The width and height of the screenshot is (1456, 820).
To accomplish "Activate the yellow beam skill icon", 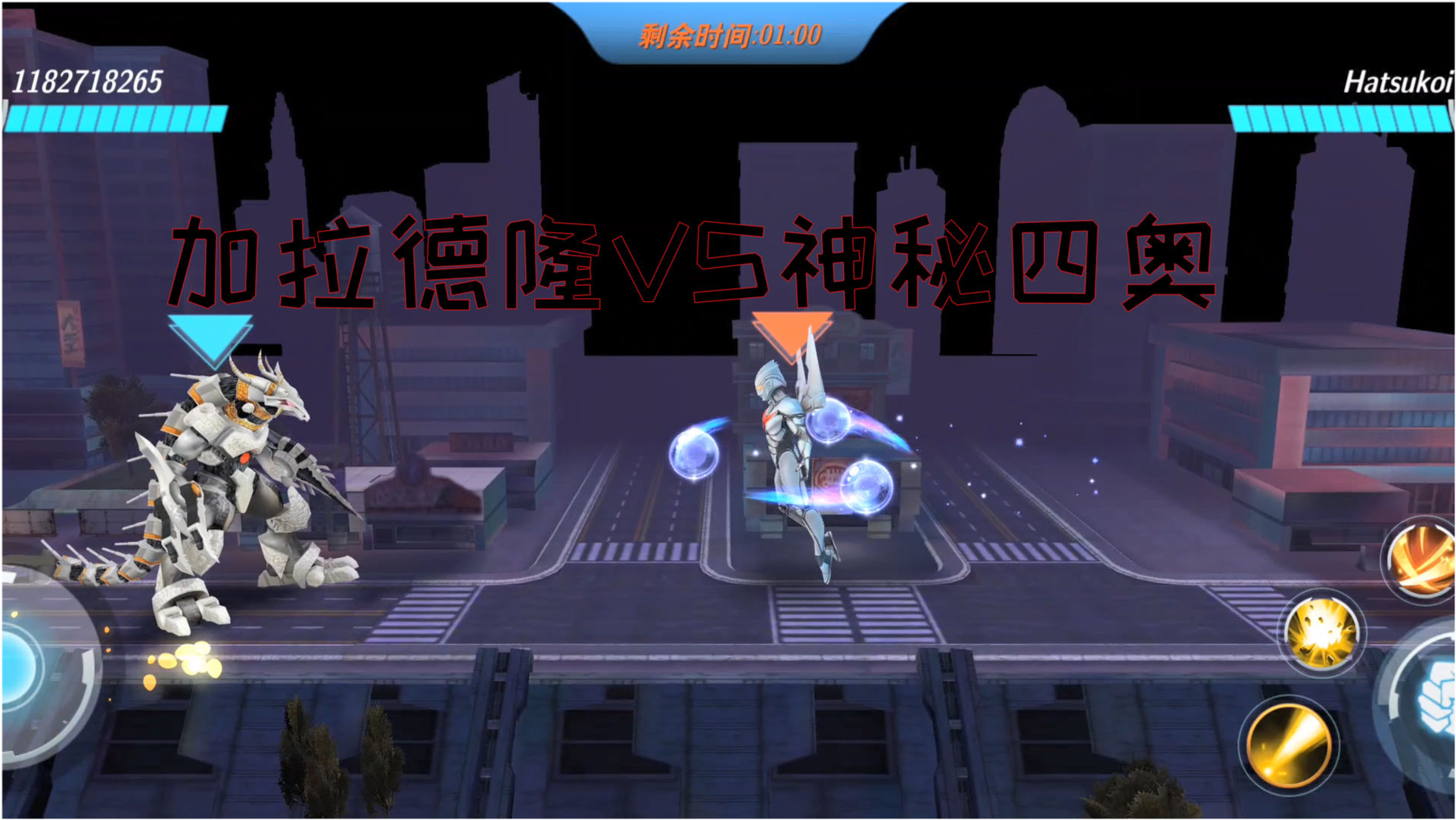I will tap(1289, 744).
